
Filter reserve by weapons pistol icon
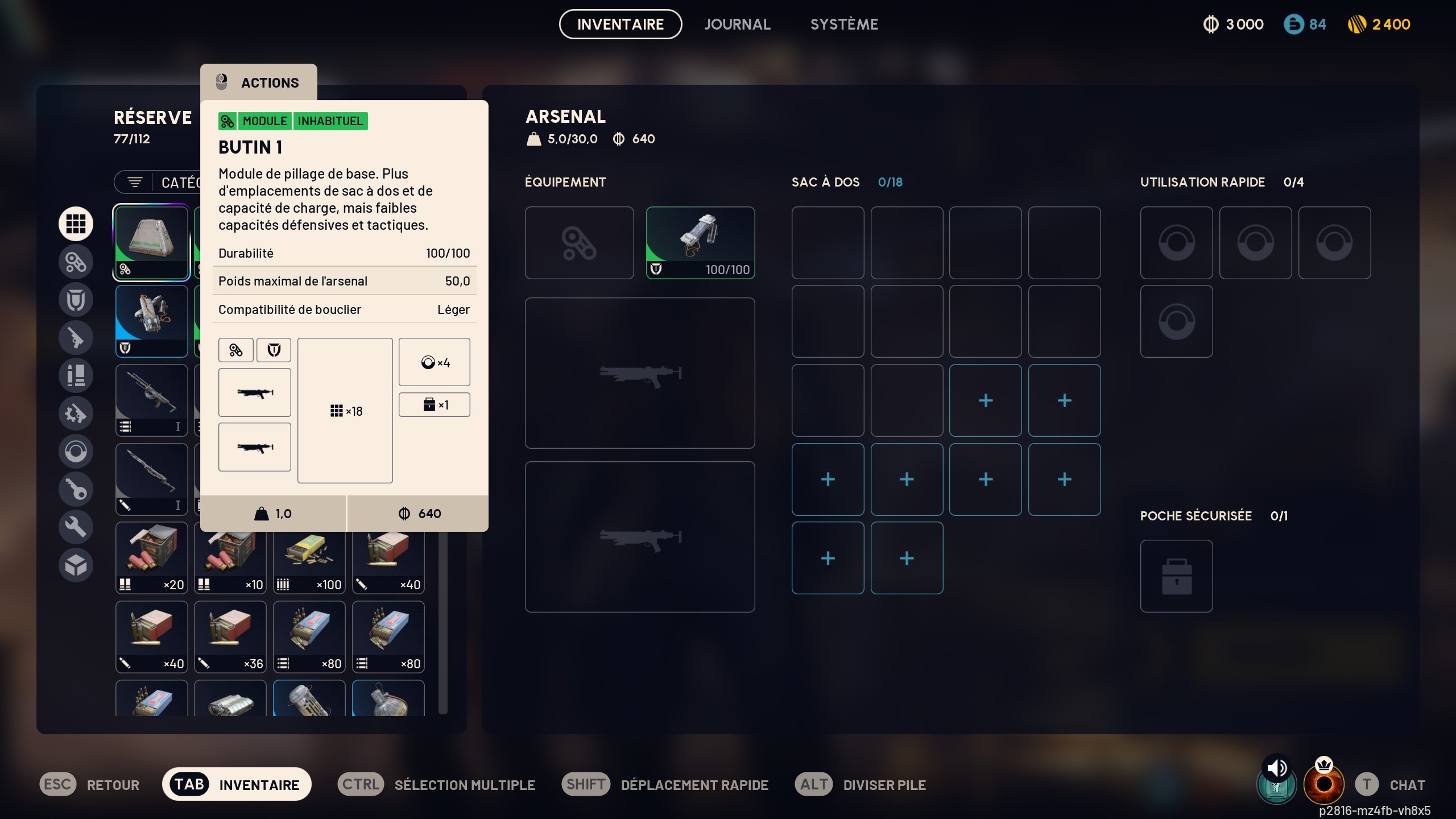pos(76,338)
